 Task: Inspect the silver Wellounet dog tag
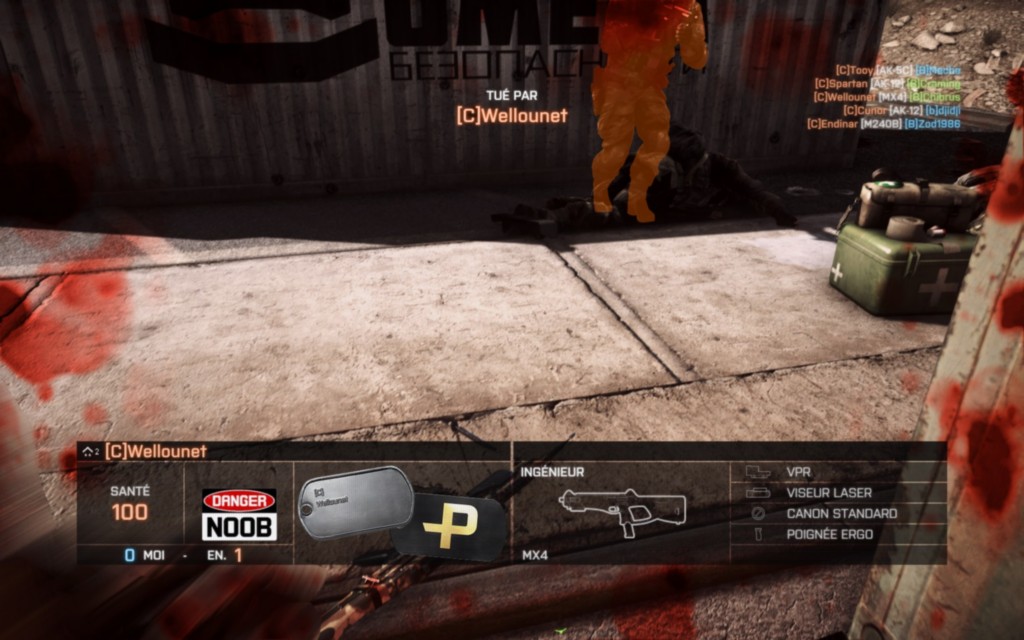tap(355, 500)
